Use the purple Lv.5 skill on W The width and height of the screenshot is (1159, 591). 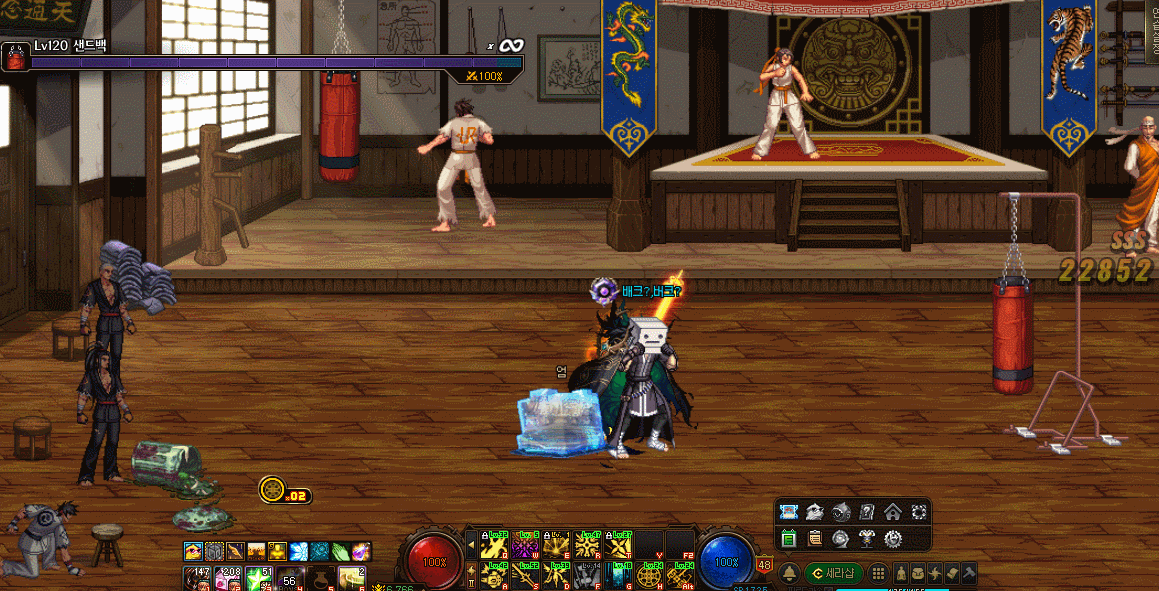(x=525, y=546)
